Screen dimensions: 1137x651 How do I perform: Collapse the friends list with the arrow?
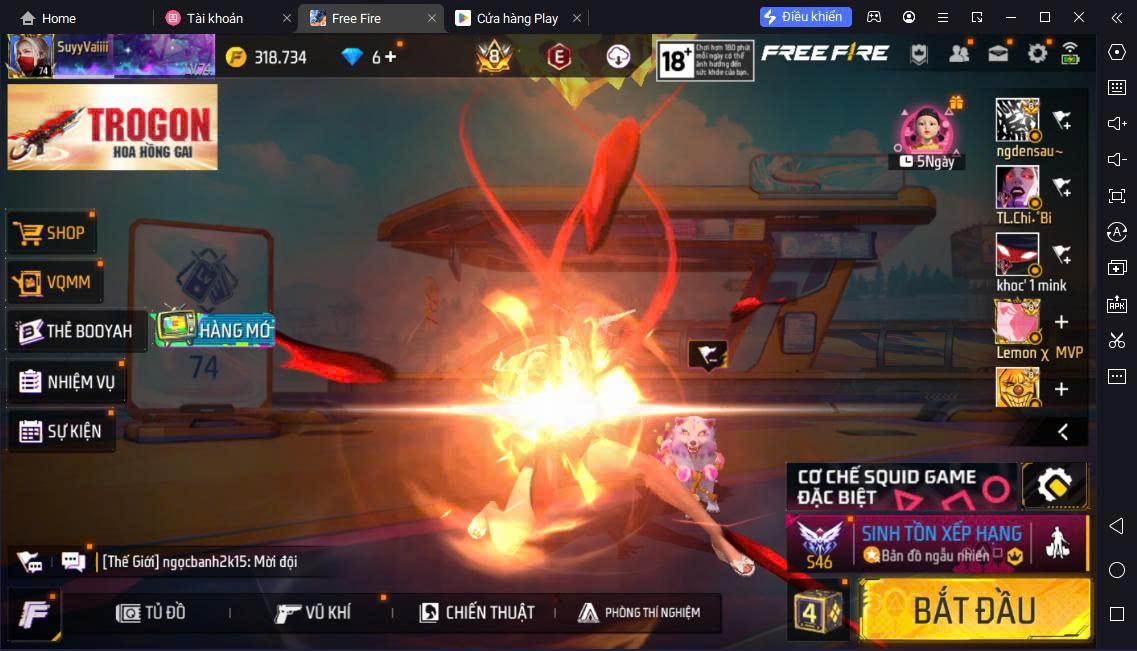(1063, 432)
